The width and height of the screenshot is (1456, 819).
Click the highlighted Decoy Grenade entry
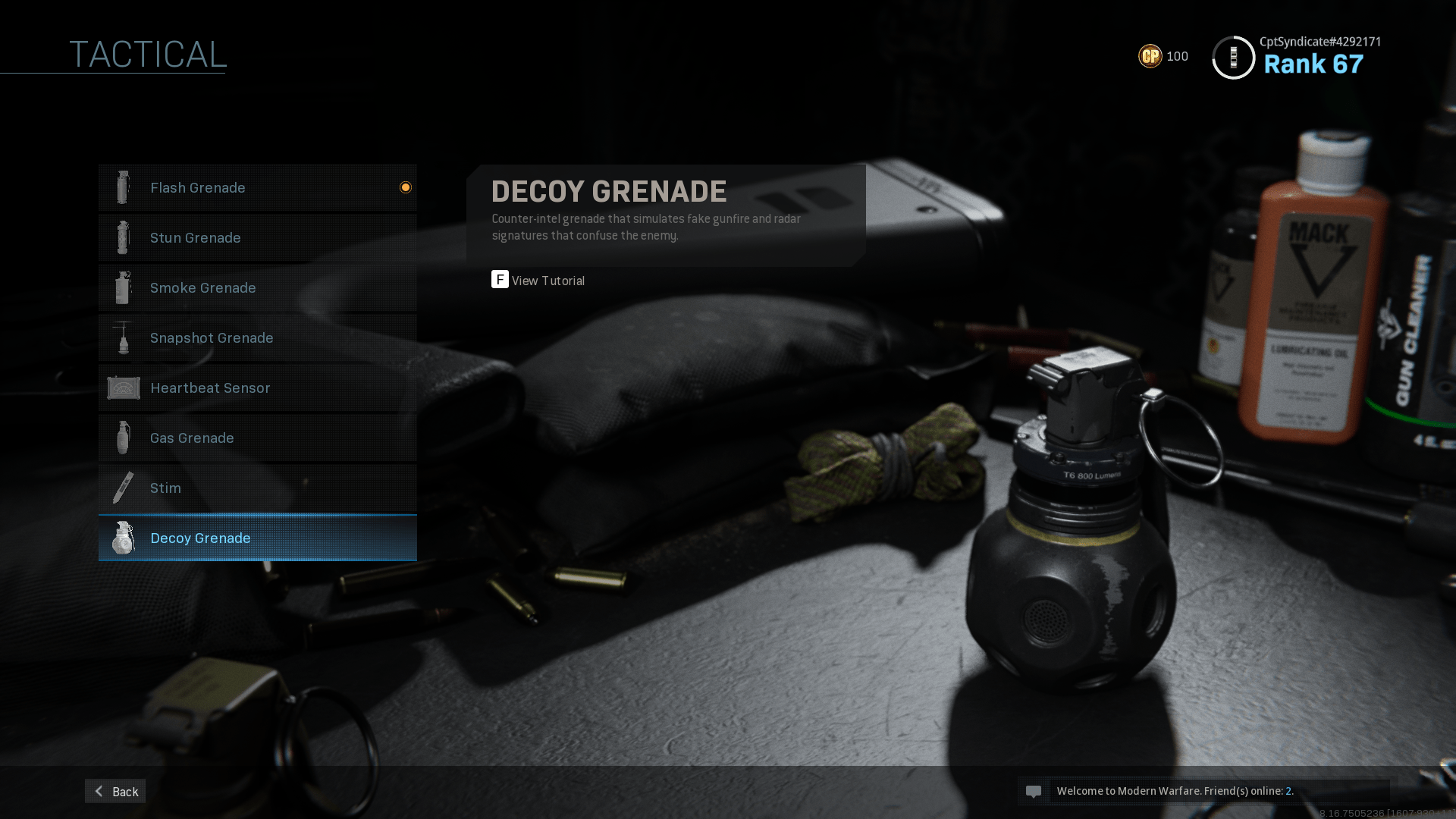(257, 538)
